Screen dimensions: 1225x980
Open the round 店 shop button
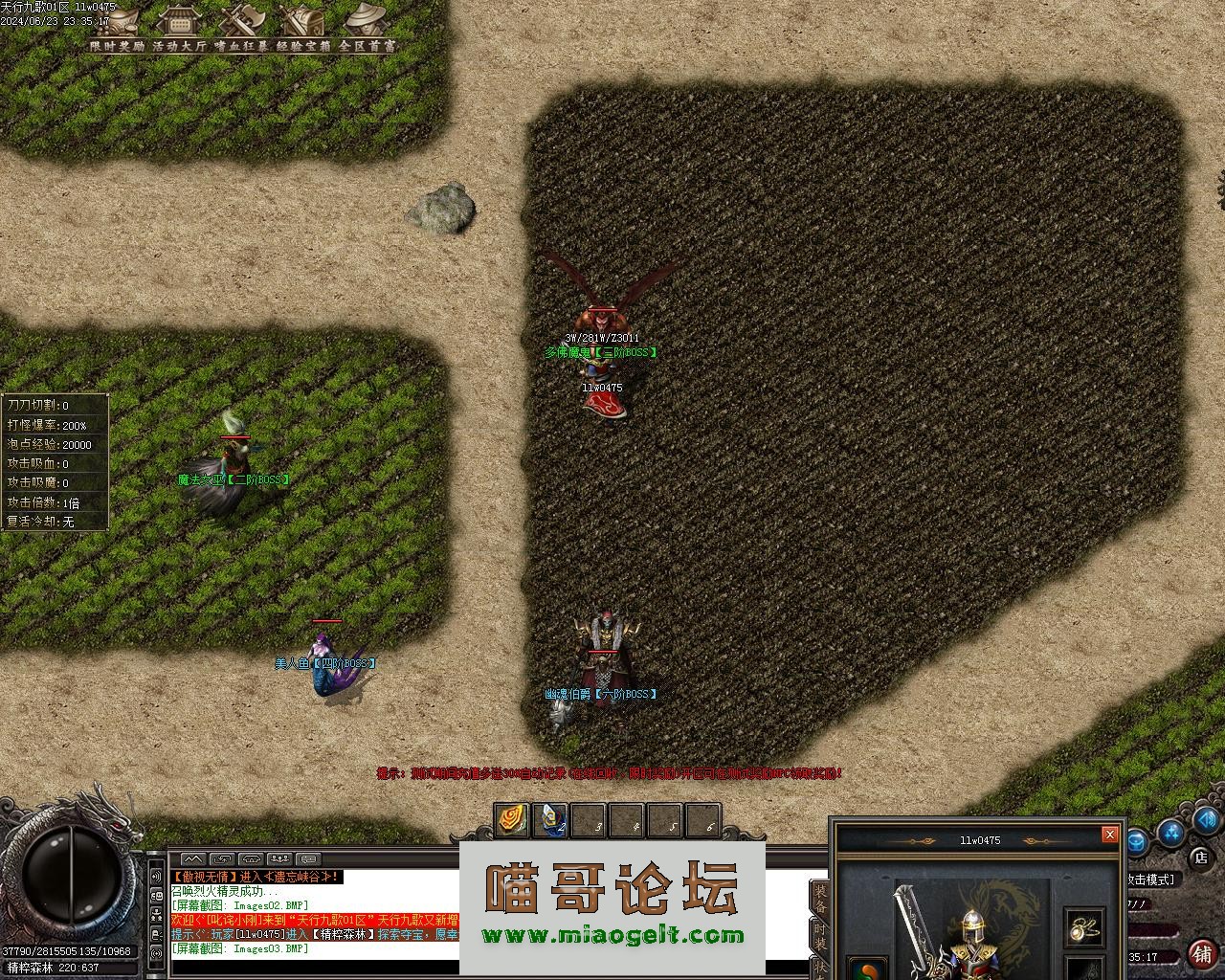pos(1201,857)
